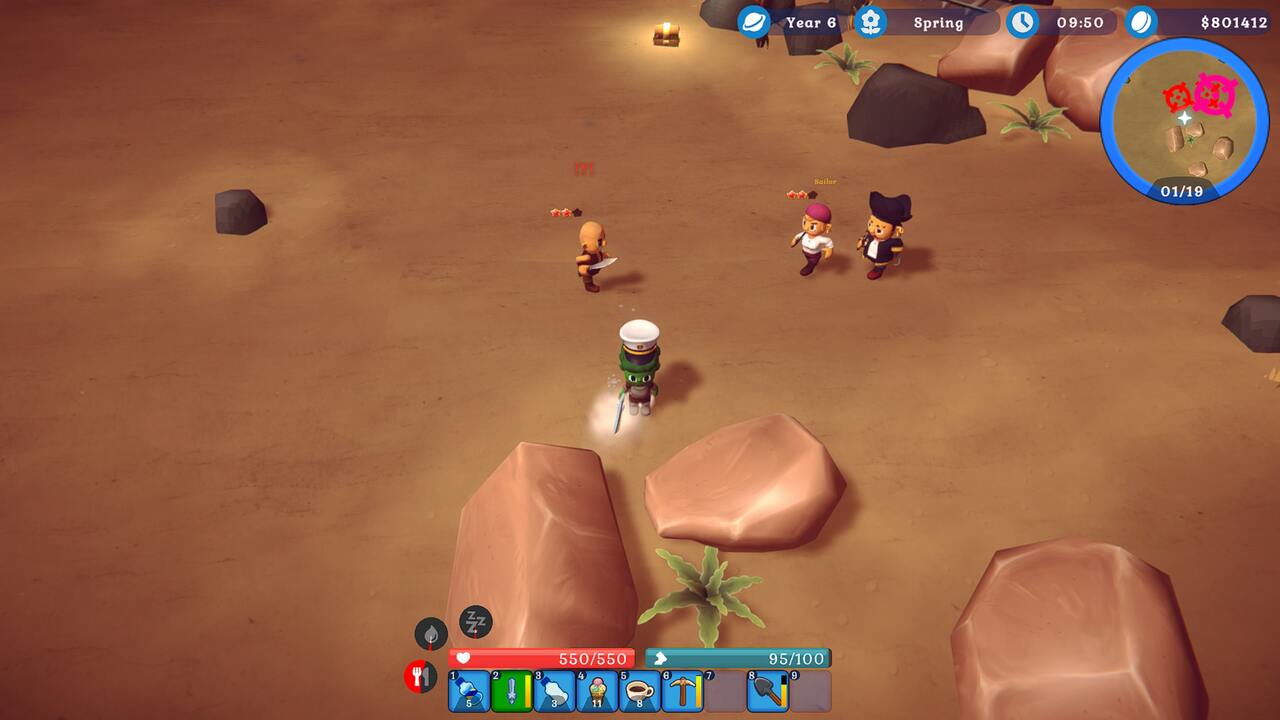Click the Zzz sleep status icon

476,623
